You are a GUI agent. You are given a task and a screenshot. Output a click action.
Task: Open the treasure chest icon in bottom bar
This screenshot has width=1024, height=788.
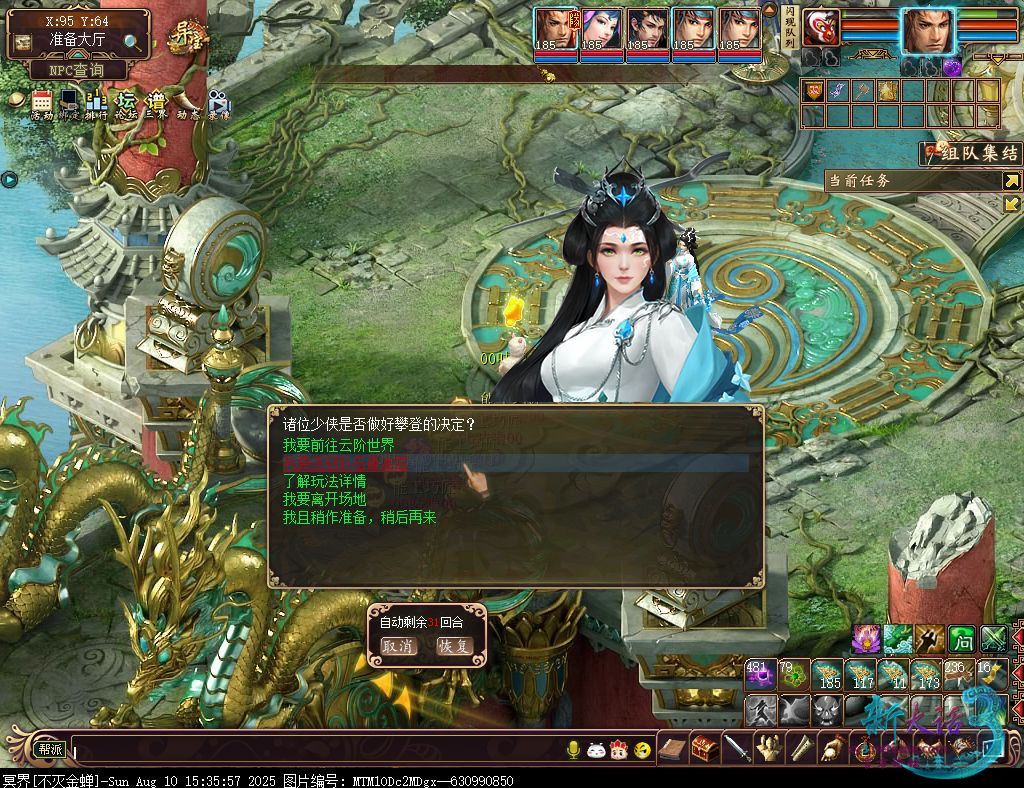(705, 747)
